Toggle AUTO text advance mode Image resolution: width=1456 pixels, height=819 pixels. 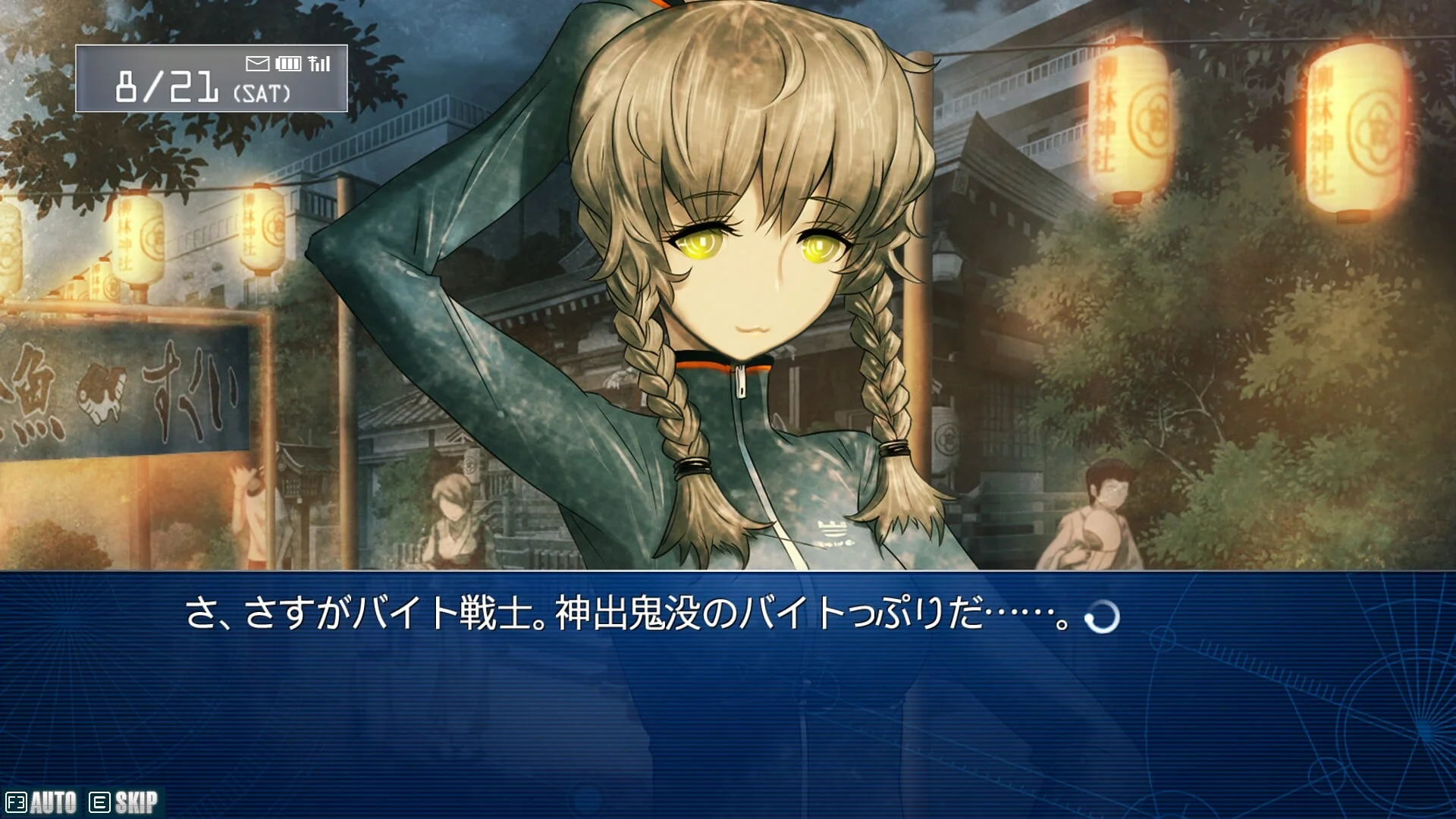tap(42, 802)
